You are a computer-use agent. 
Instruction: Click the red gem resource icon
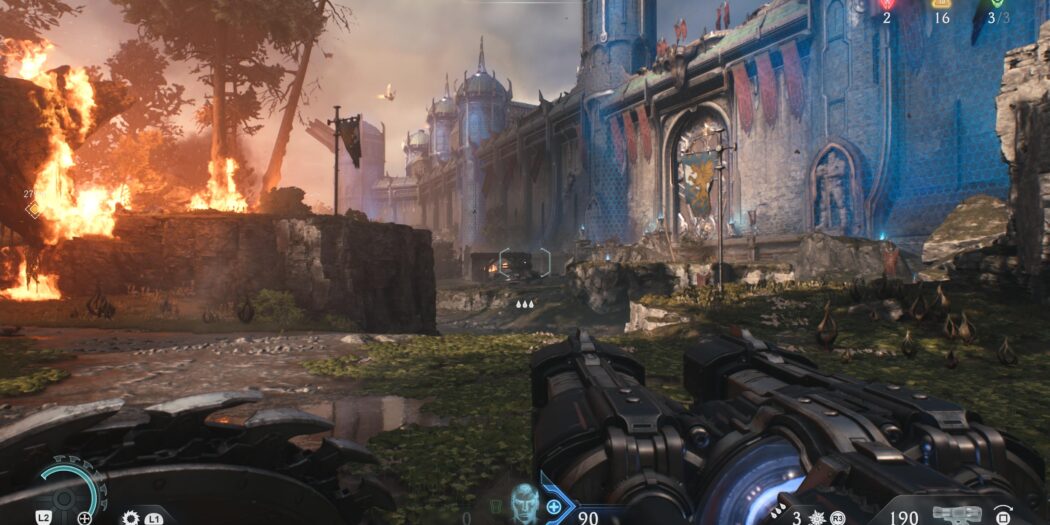886,4
